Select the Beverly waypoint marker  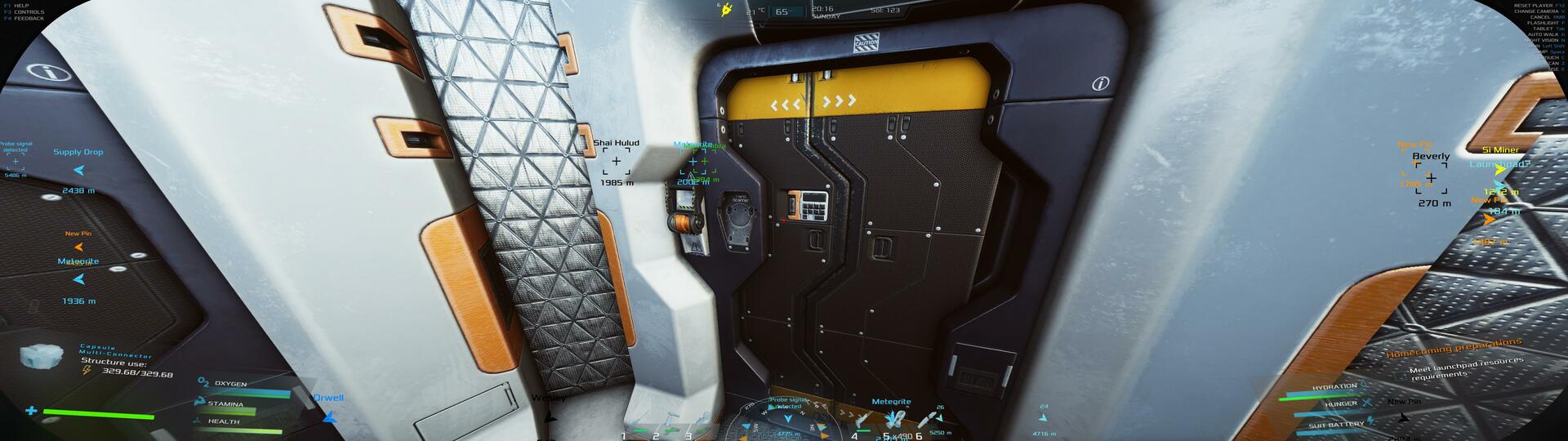1431,177
